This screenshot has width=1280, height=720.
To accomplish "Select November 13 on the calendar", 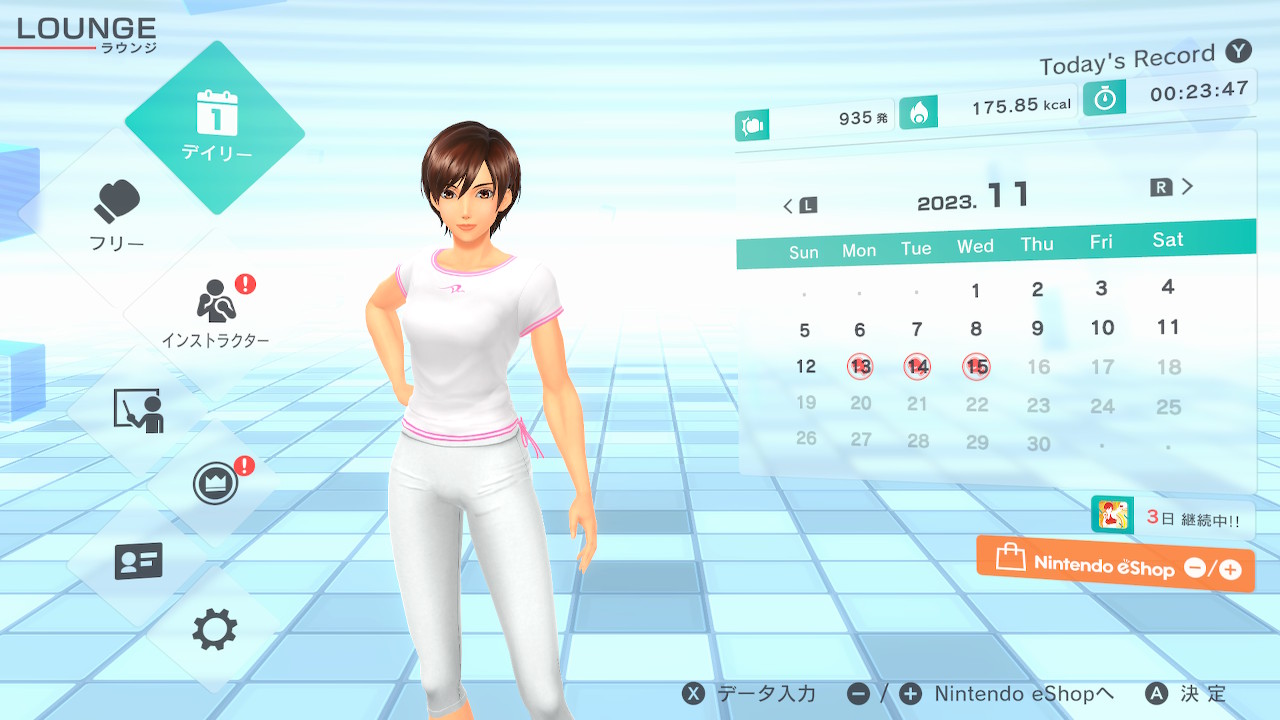I will pyautogui.click(x=860, y=367).
